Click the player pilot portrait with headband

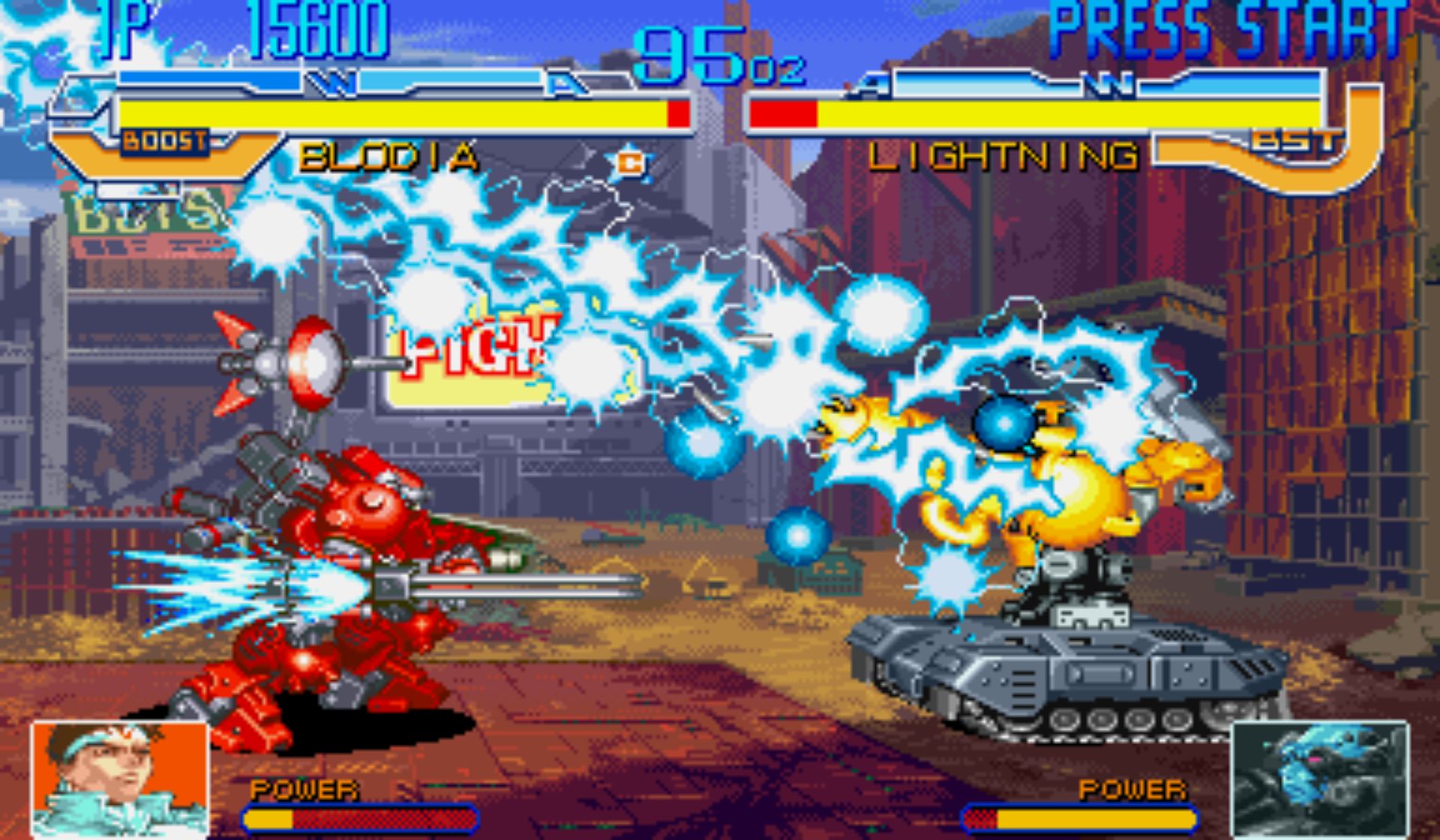(x=120, y=778)
